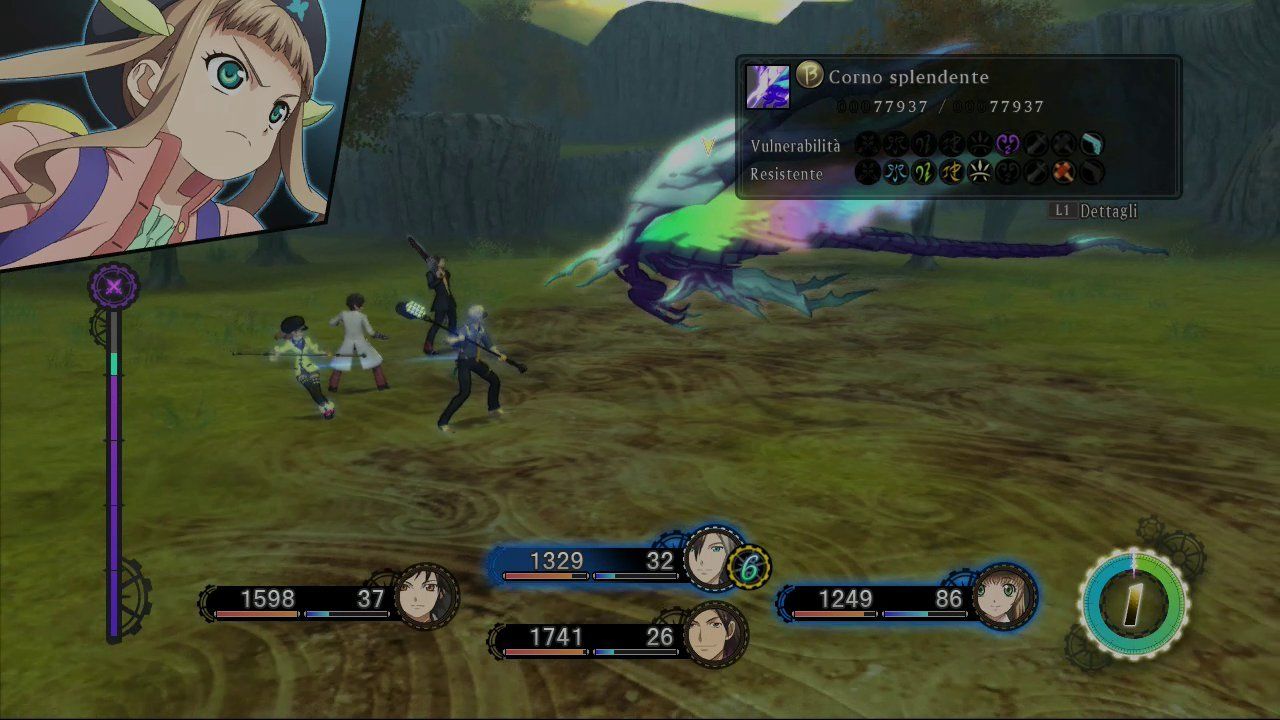Image resolution: width=1280 pixels, height=720 pixels.
Task: Click the orange hammer resistance icon
Action: pos(1062,173)
